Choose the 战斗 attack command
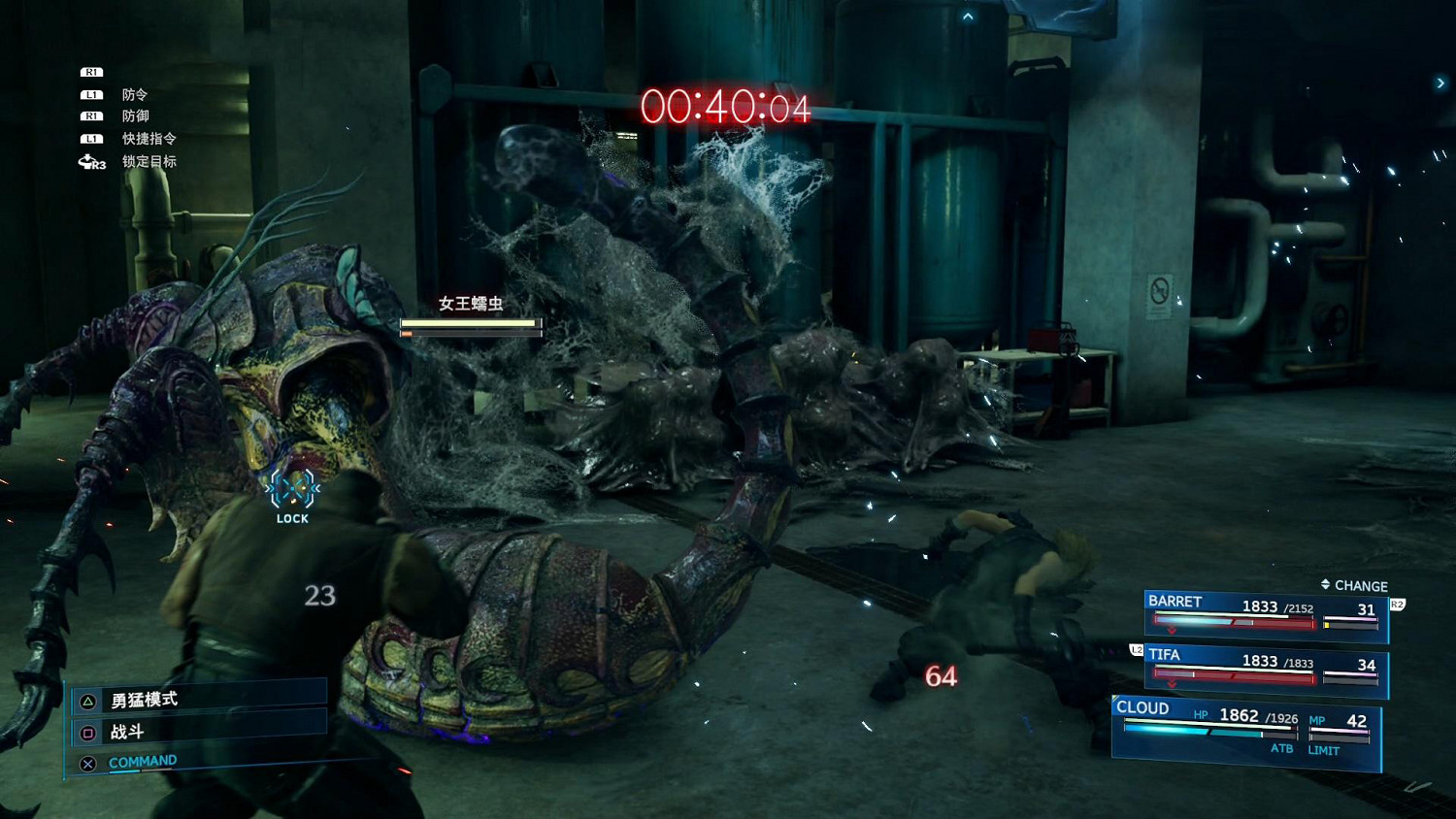1456x819 pixels. (x=127, y=732)
